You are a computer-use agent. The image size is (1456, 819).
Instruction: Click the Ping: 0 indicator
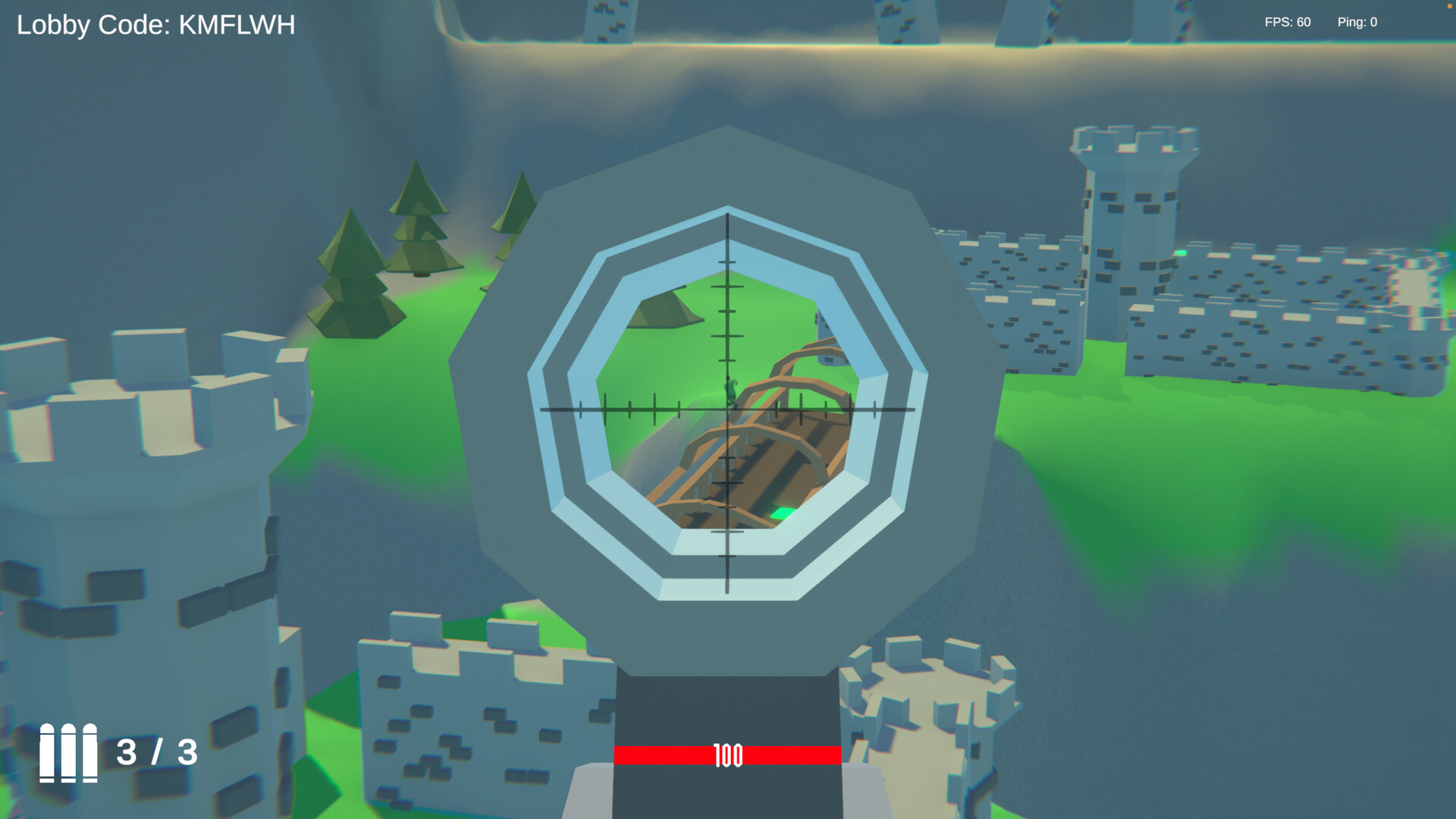(1357, 21)
